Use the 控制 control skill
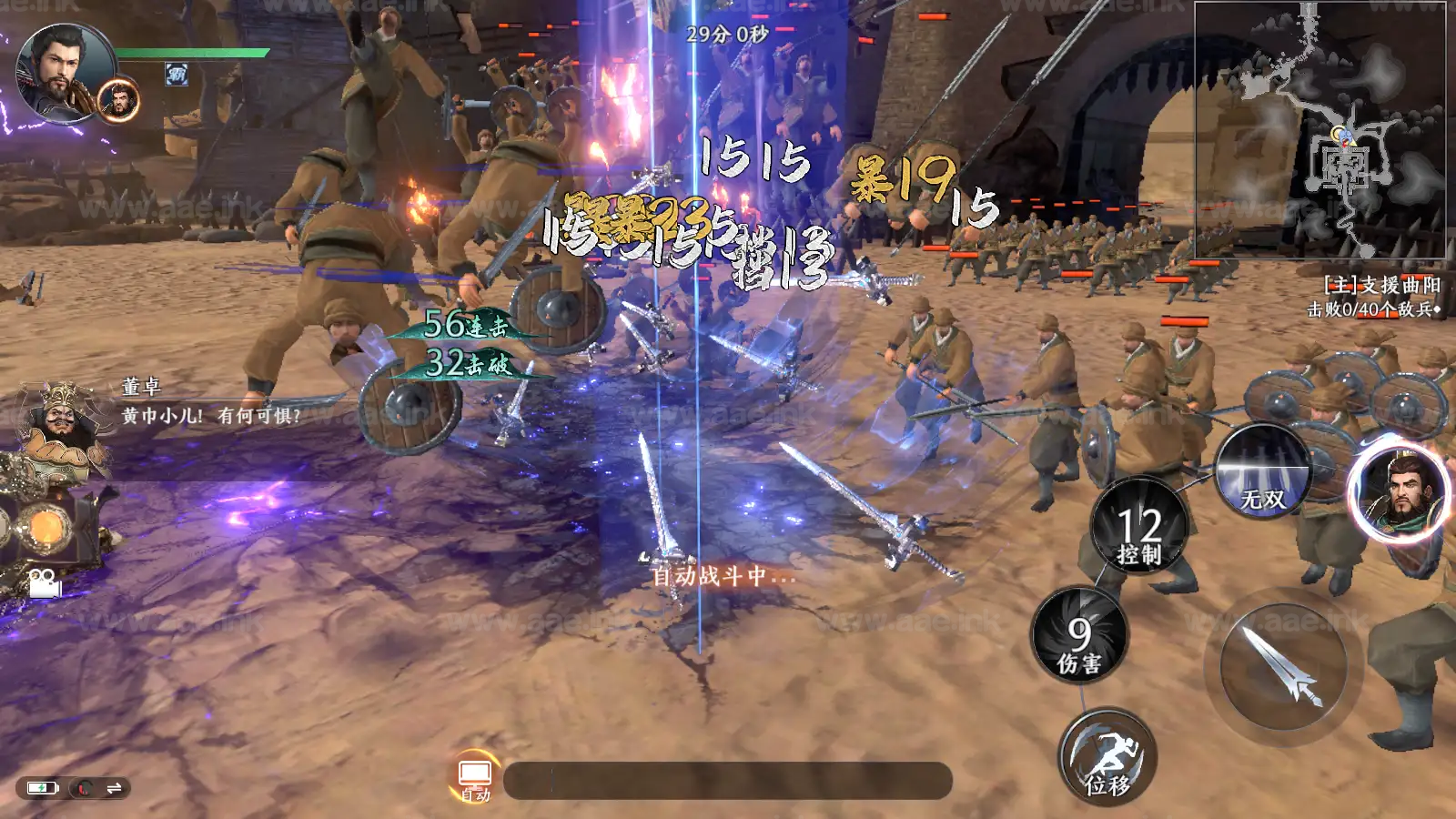The image size is (1456, 819). coord(1139,527)
